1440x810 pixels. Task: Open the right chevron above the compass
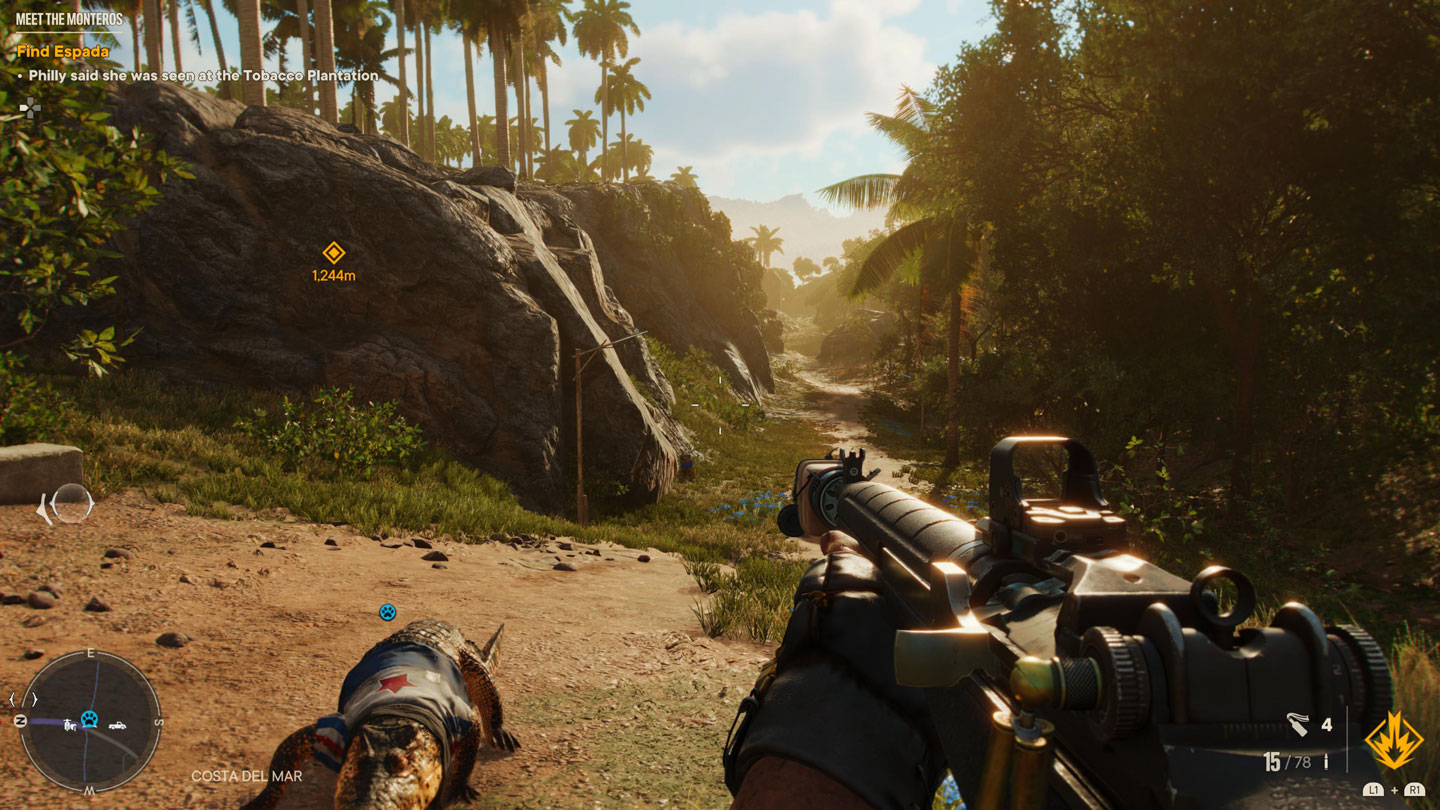click(x=35, y=699)
